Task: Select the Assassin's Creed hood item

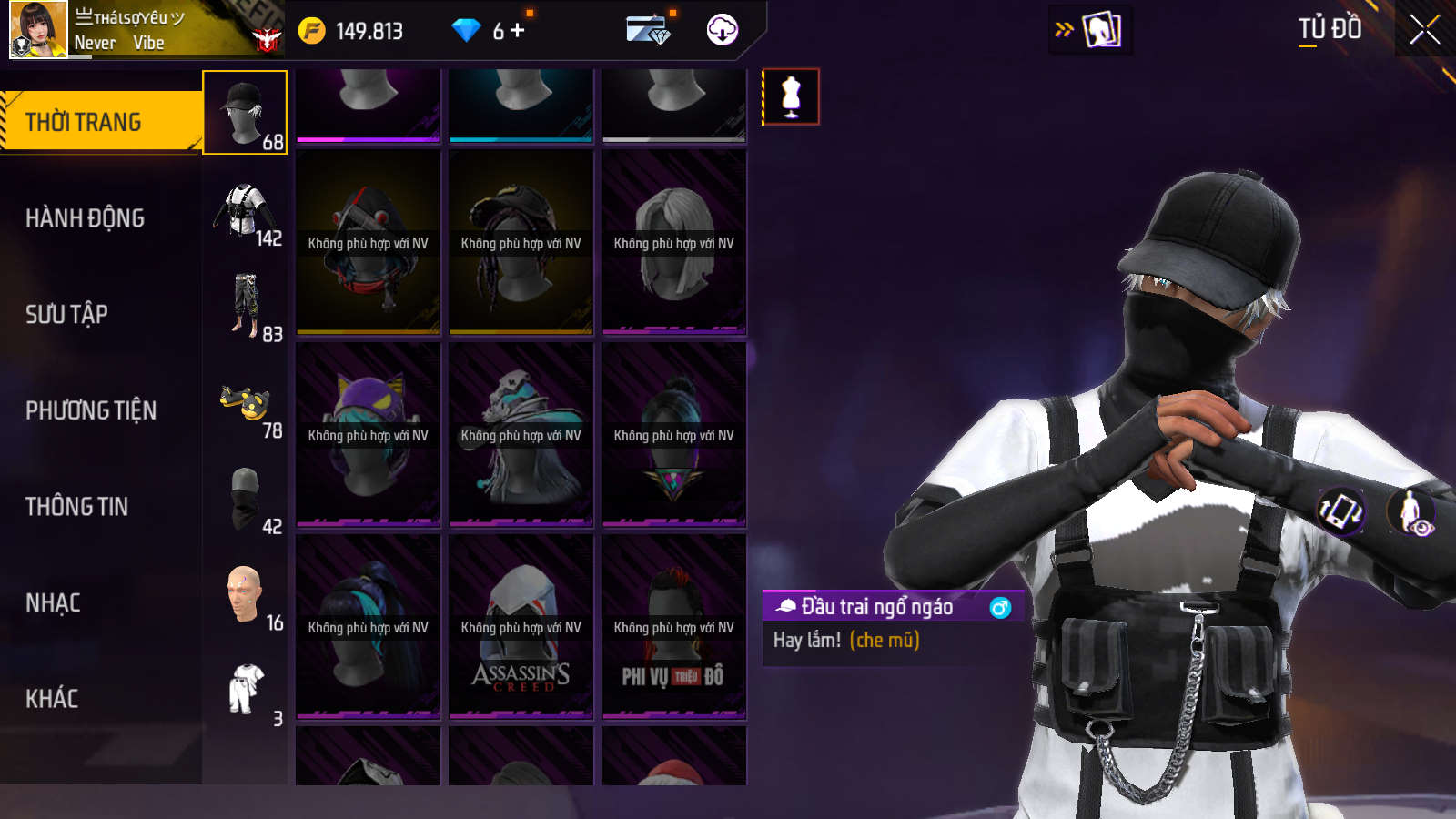Action: [x=521, y=626]
